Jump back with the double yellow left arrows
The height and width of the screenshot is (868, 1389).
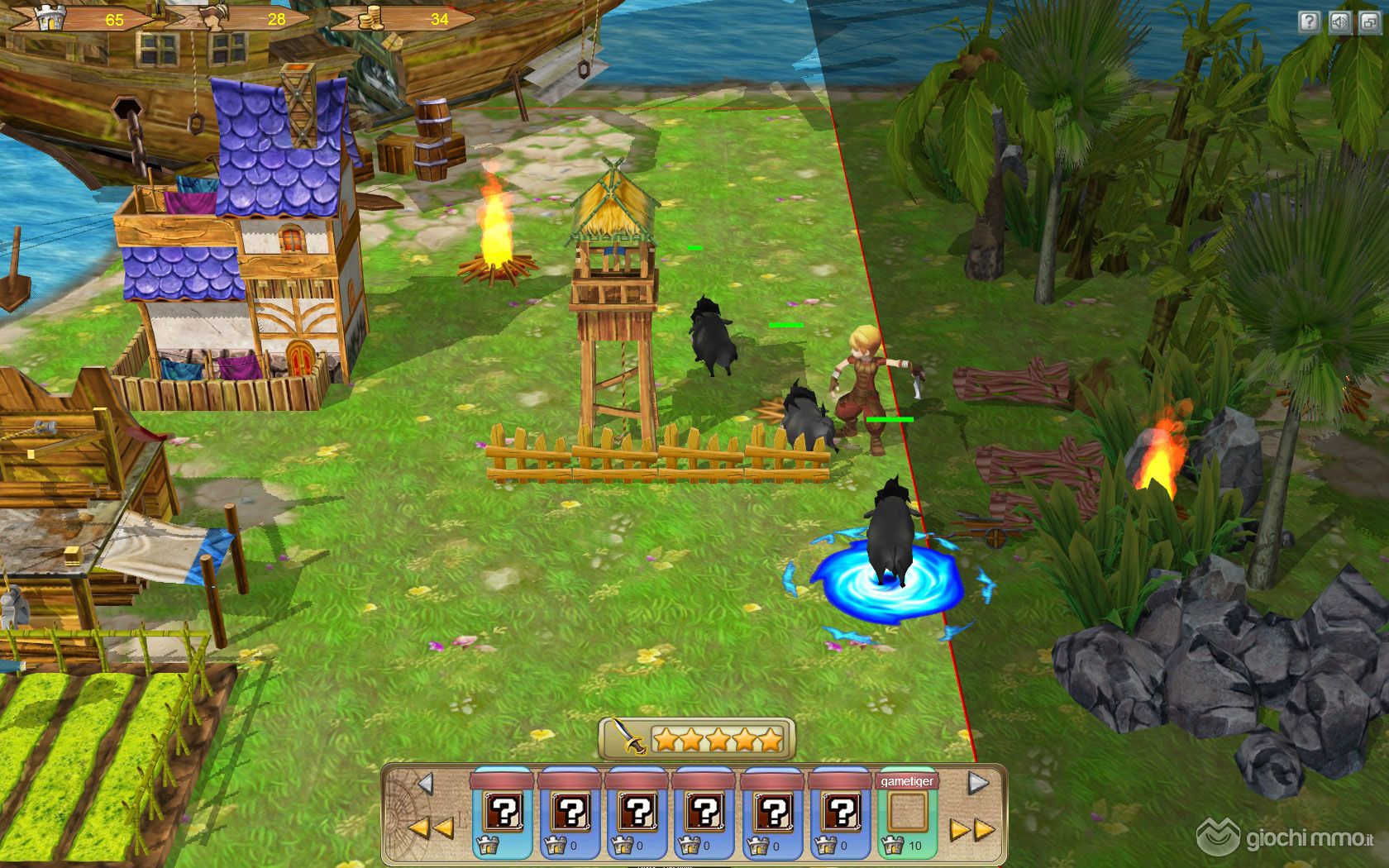click(431, 827)
